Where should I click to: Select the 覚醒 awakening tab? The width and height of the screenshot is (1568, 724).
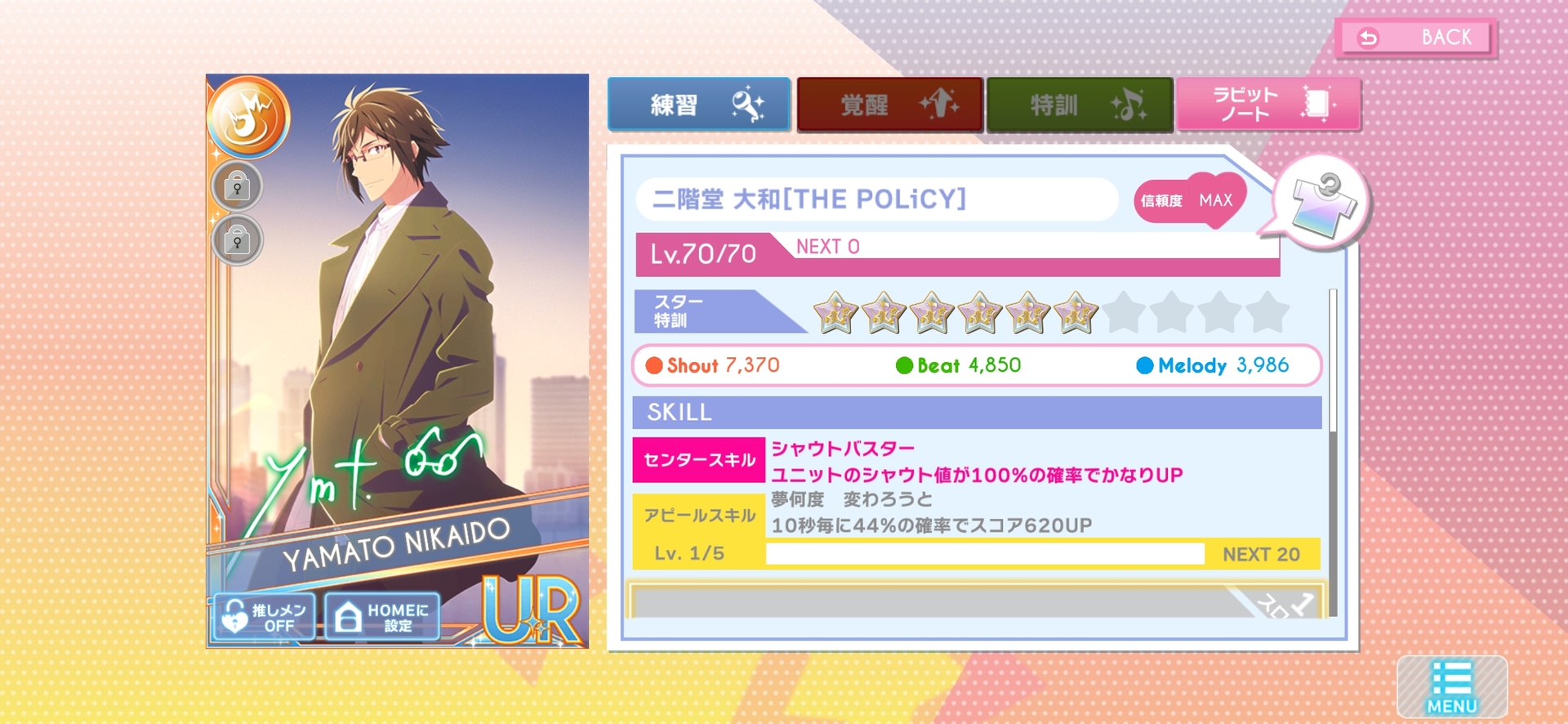point(889,105)
